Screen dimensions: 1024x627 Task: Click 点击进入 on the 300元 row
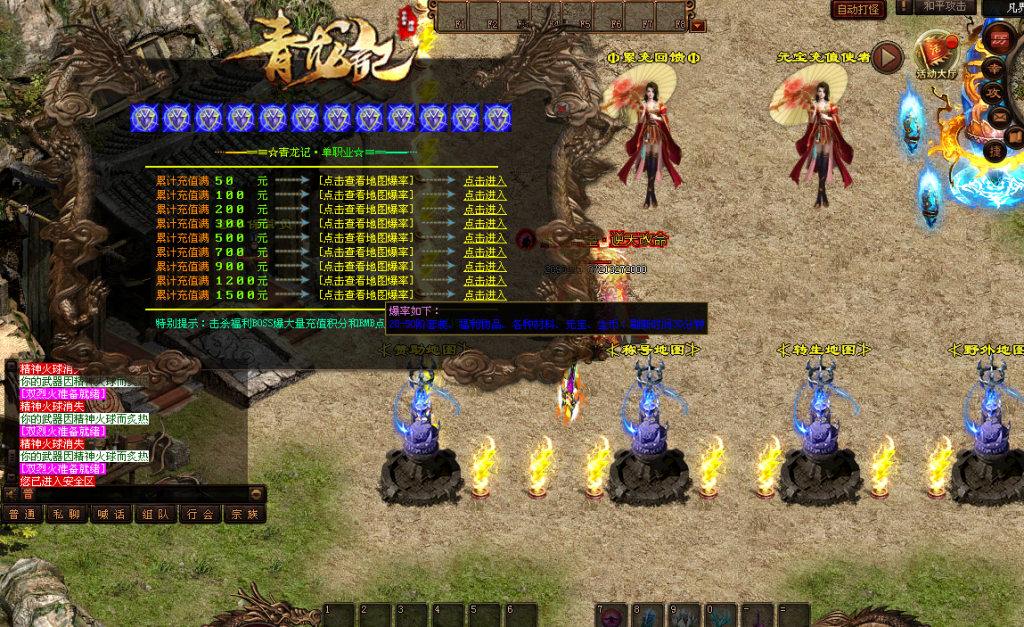click(x=485, y=224)
